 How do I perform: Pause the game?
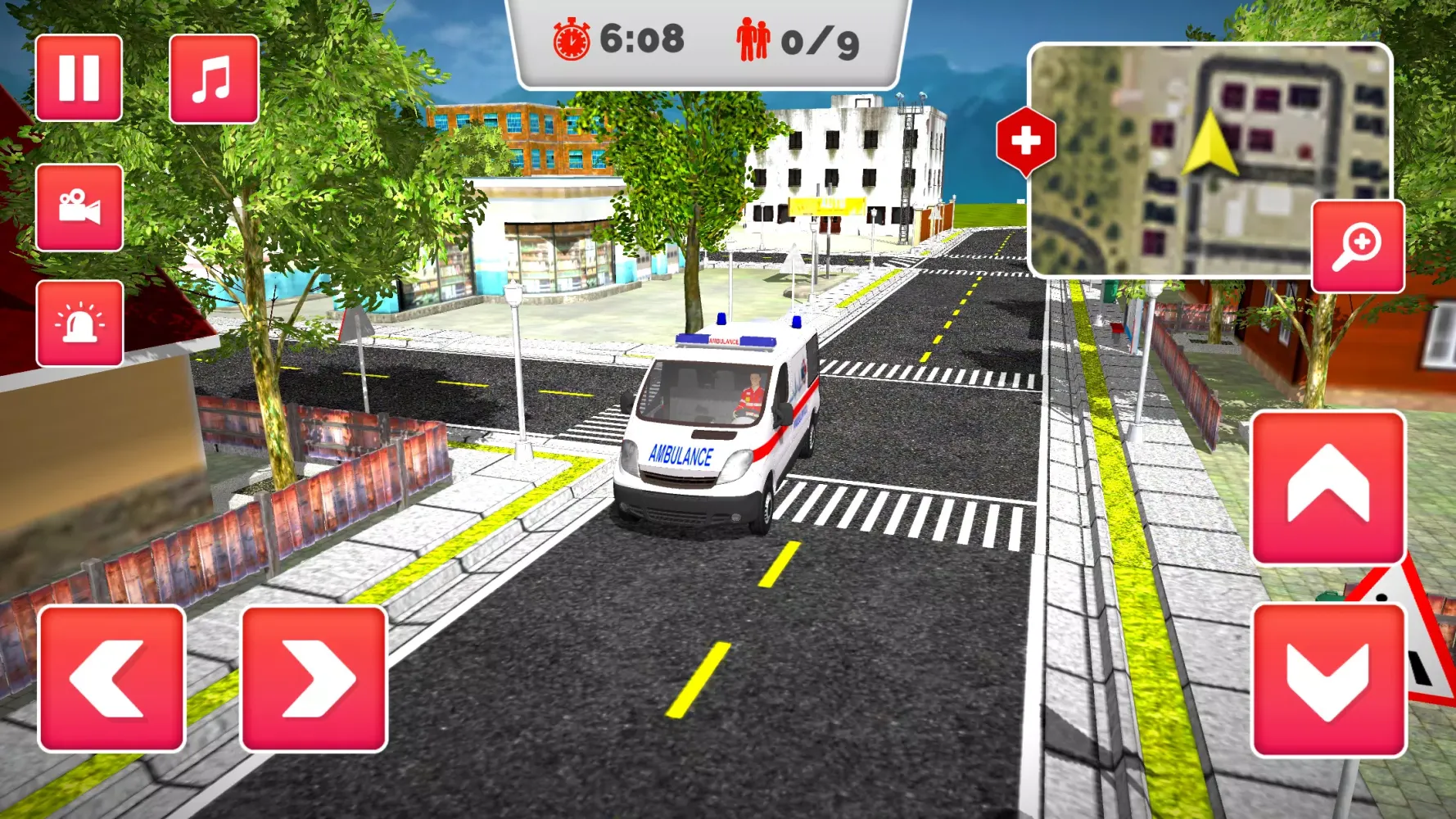pos(79,78)
